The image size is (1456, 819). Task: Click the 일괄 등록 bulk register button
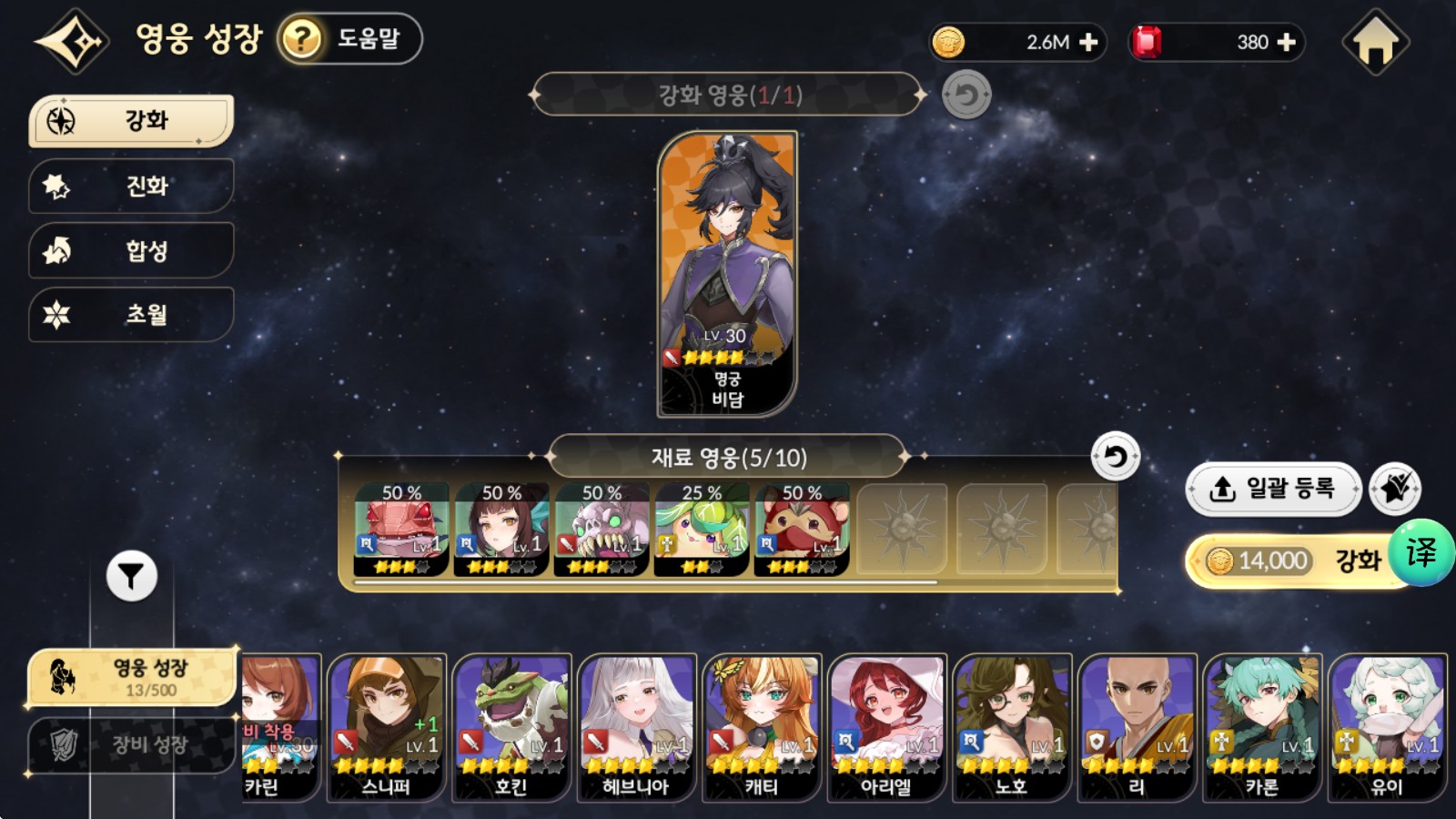[1273, 490]
